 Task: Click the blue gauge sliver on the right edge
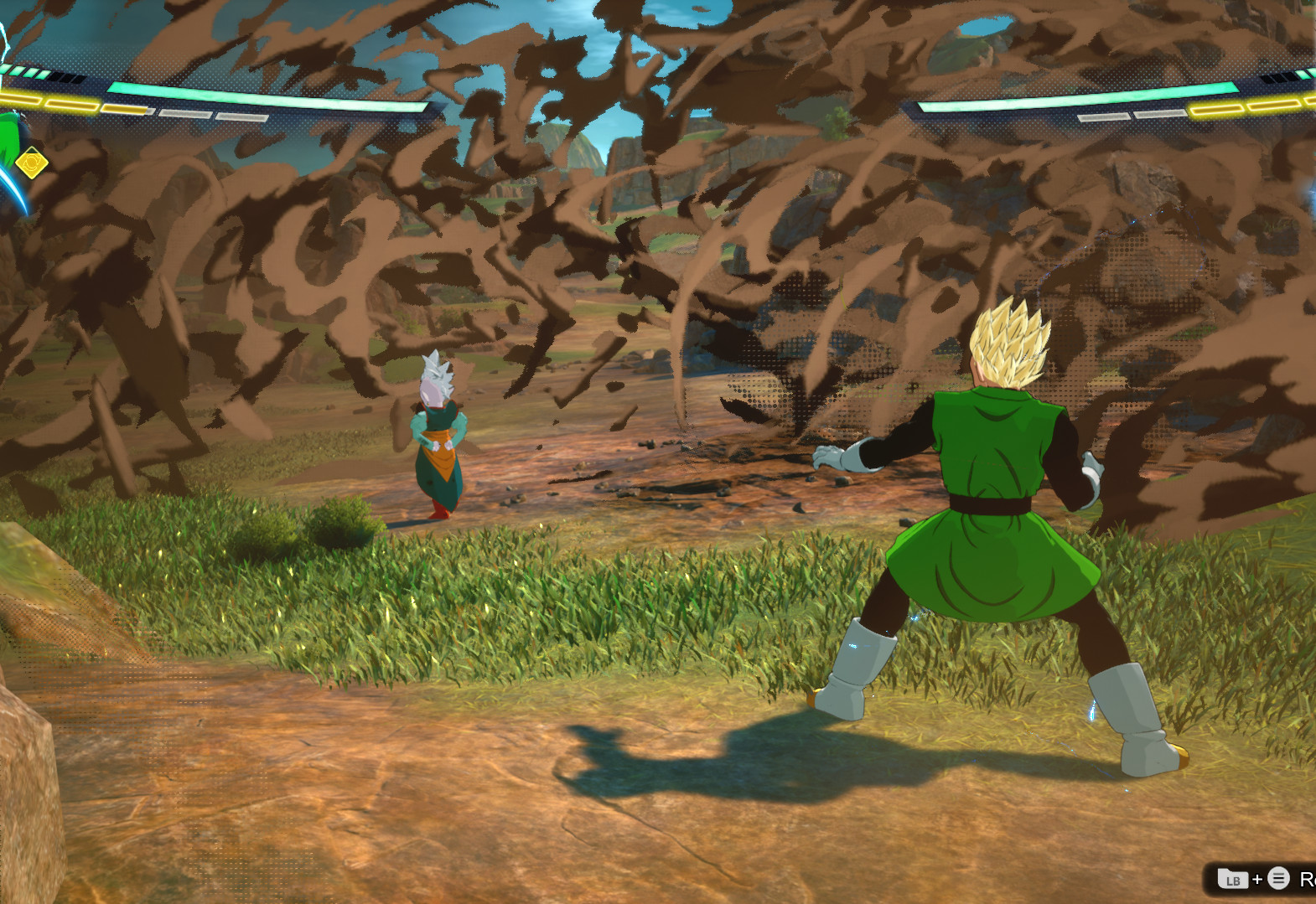point(1311,201)
